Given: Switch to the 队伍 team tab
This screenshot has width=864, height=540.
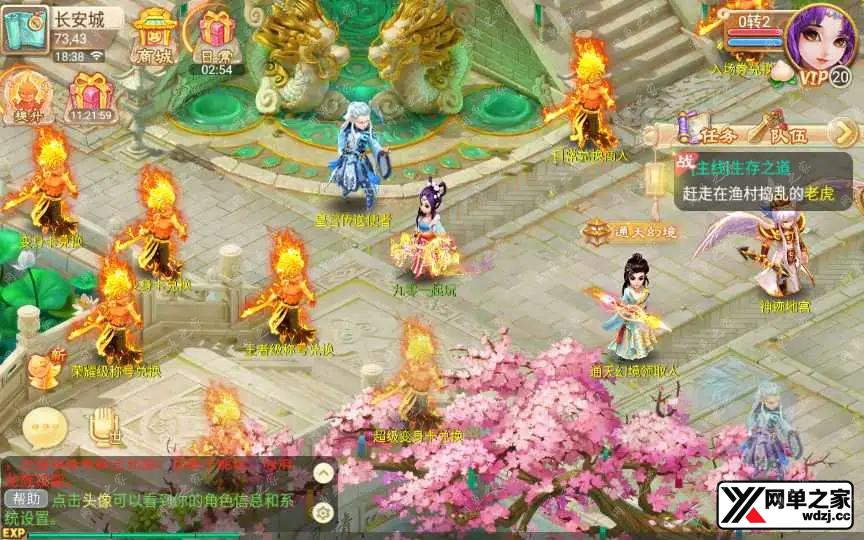Looking at the screenshot, I should pos(777,131).
